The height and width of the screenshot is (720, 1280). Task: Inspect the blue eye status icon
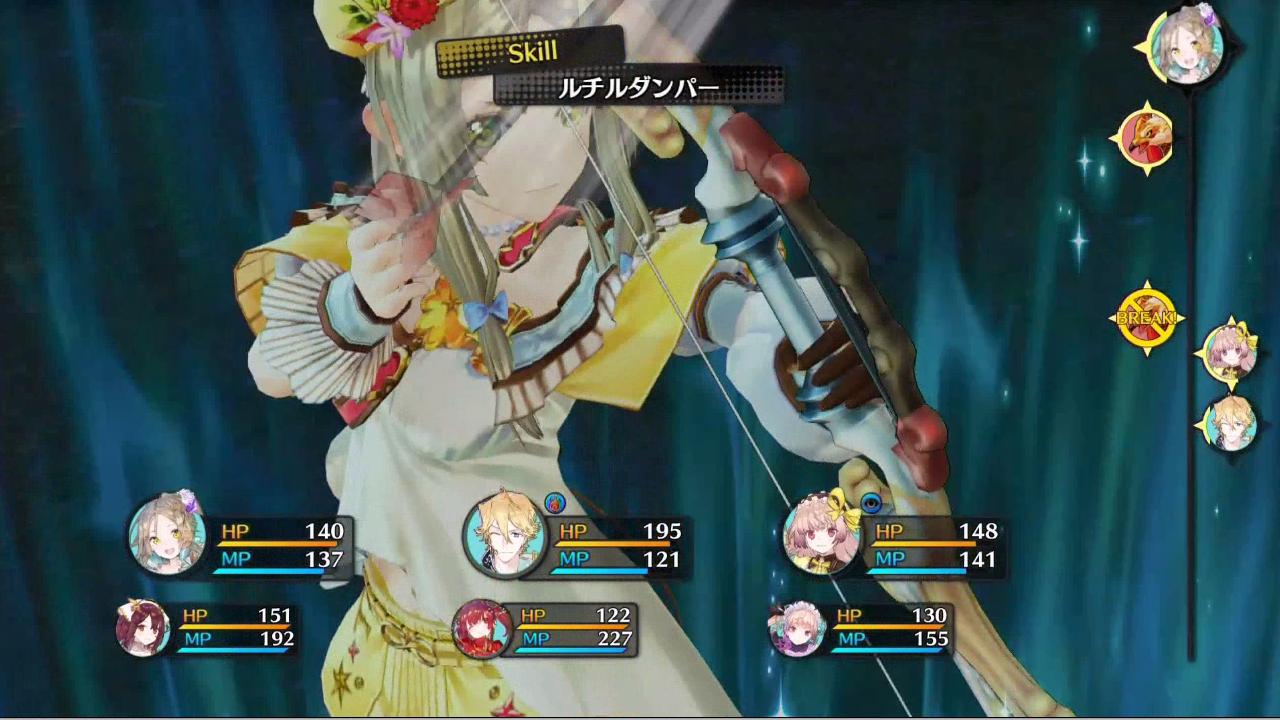coord(871,502)
